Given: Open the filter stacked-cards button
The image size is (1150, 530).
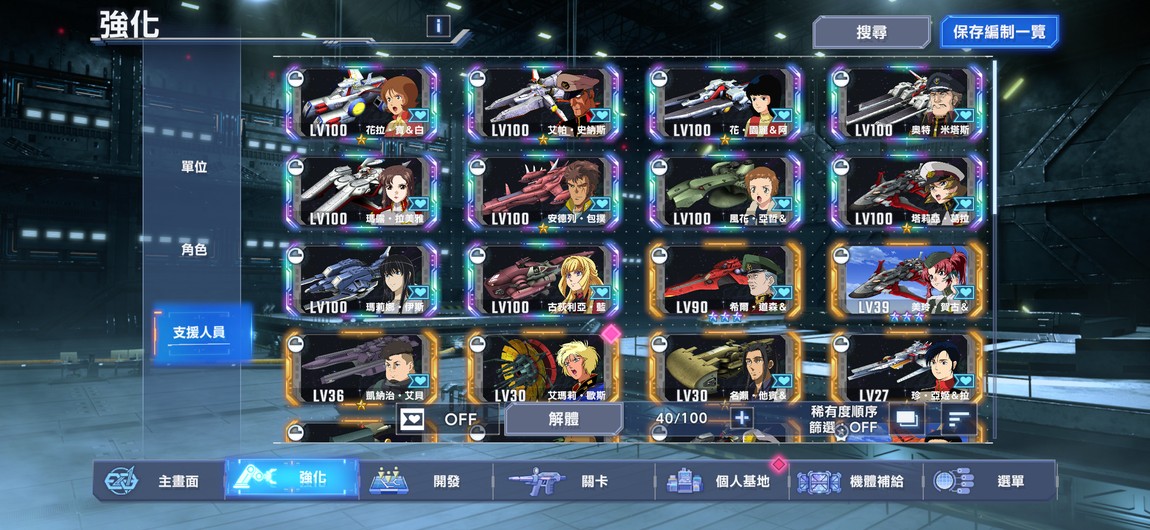Looking at the screenshot, I should pos(907,419).
